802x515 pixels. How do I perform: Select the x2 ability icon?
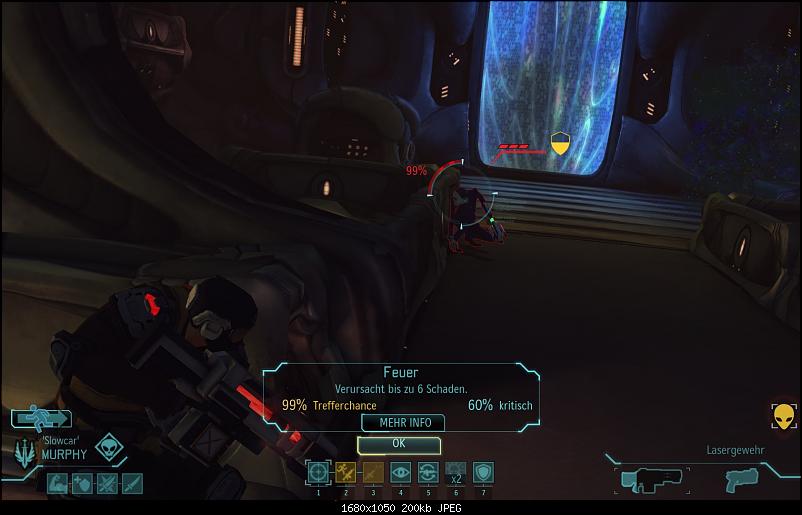(456, 471)
